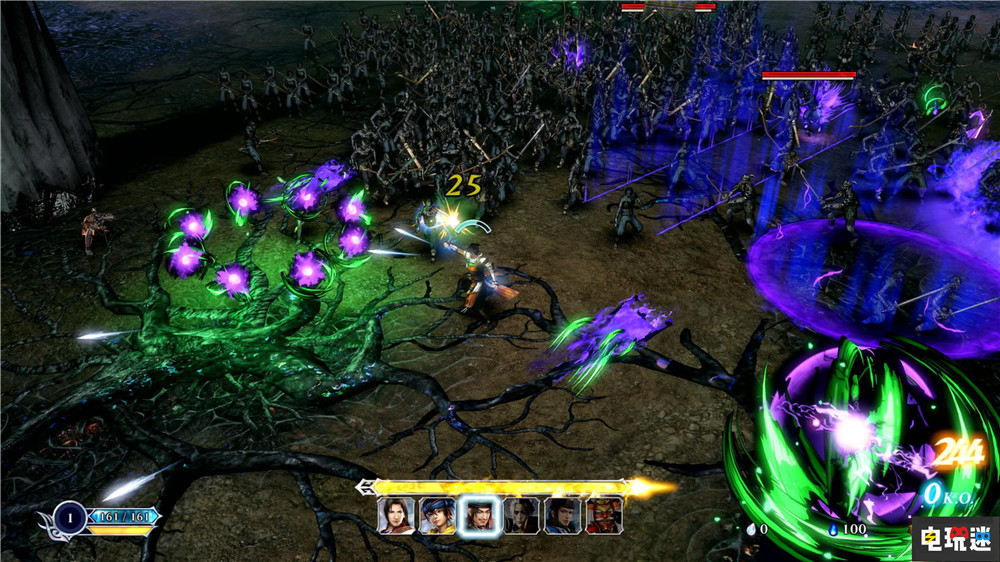The image size is (1000, 562).
Task: Switch to the red demon mask portrait
Action: [604, 516]
